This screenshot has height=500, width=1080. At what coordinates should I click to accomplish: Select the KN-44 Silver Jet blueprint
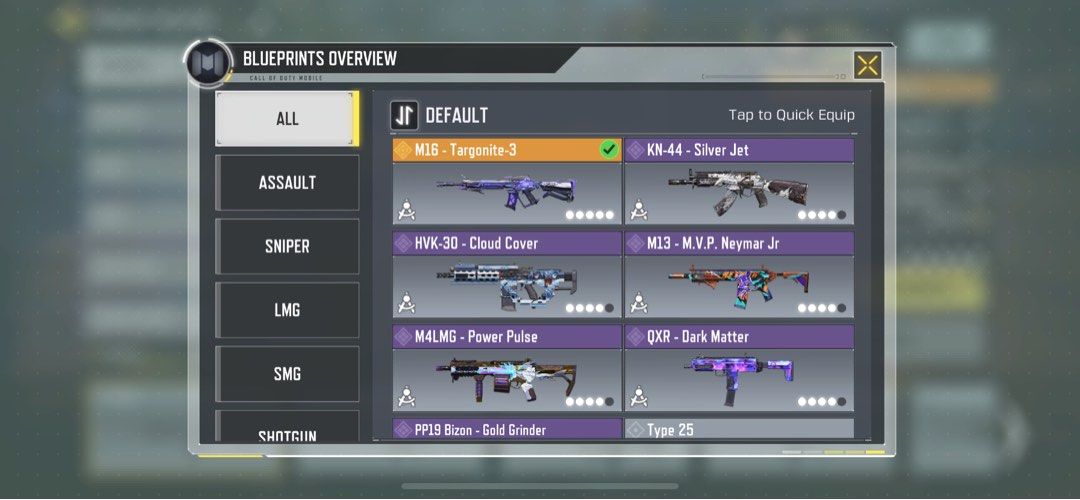[739, 183]
